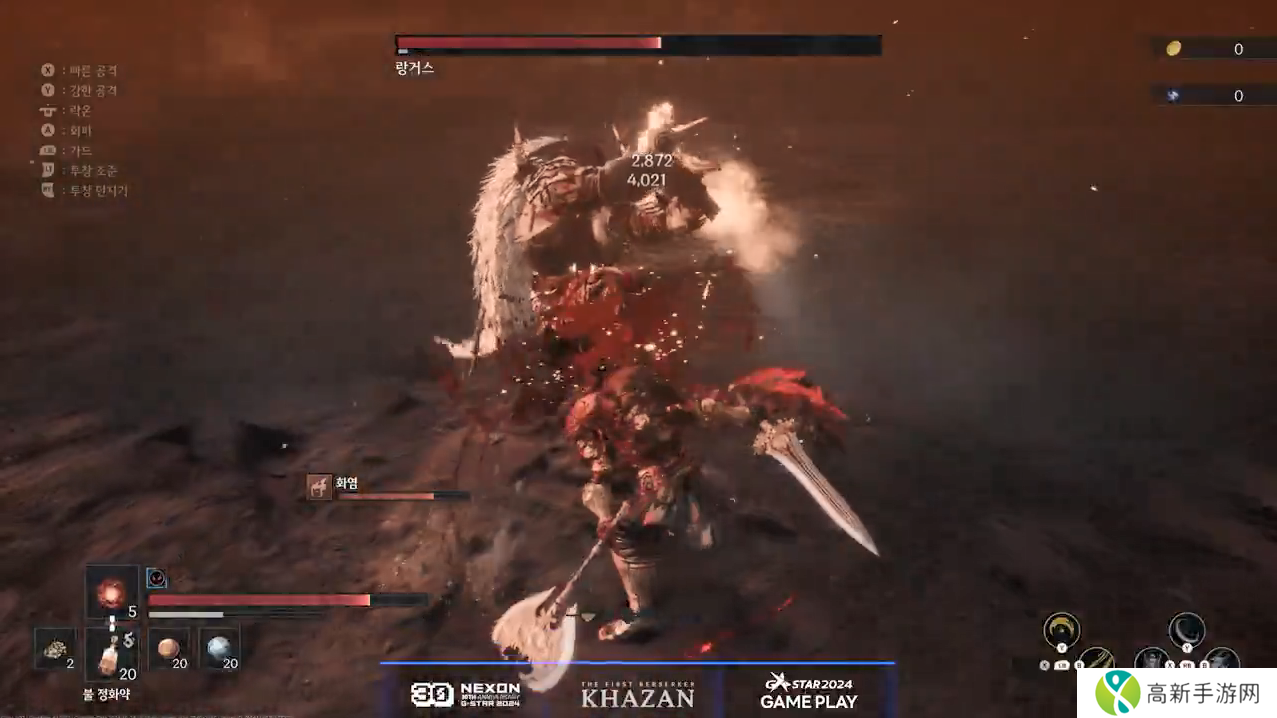Image resolution: width=1277 pixels, height=718 pixels.
Task: Click the blue-framed buff icon above health bar
Action: 157,578
